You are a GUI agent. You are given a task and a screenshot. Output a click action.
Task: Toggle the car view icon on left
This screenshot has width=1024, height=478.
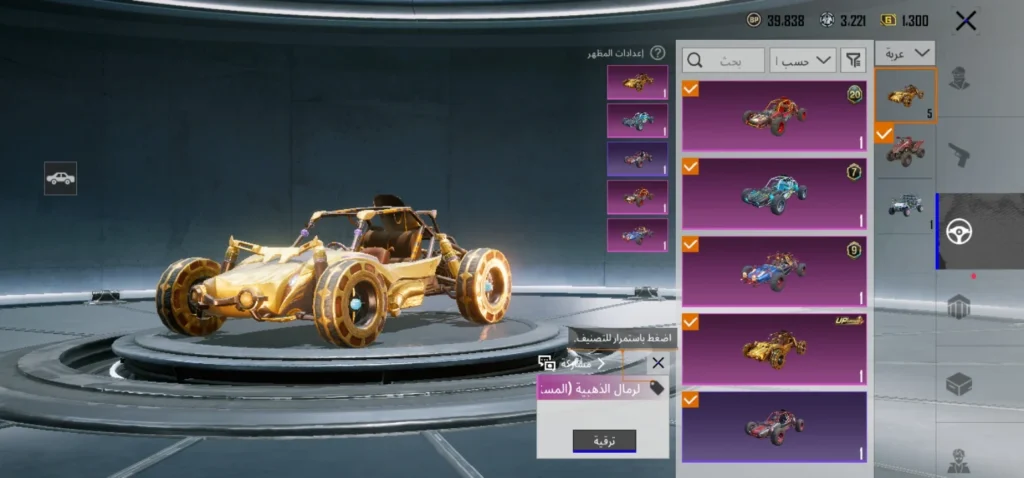coord(60,178)
